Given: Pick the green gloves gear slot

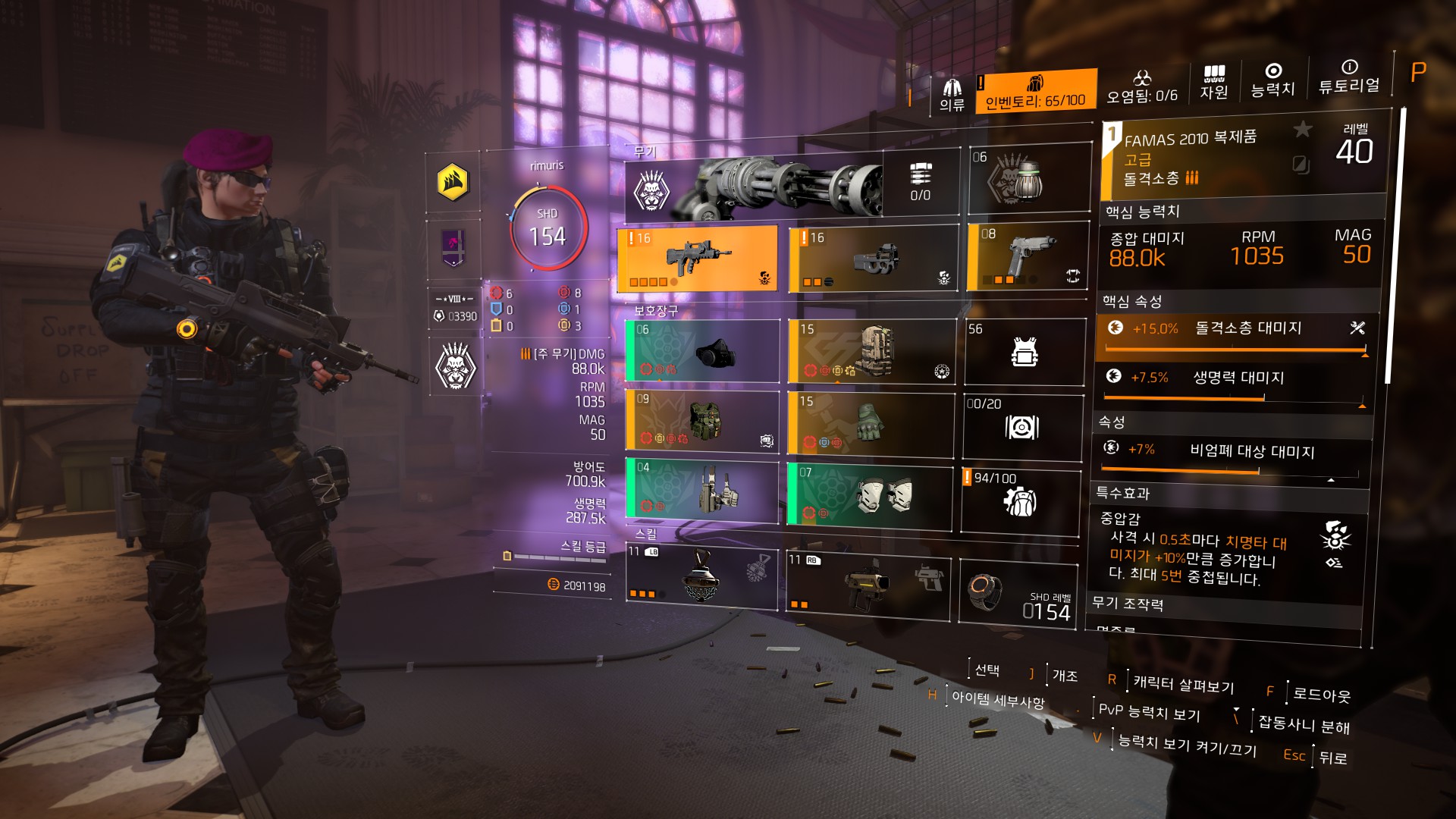Looking at the screenshot, I should tap(871, 423).
